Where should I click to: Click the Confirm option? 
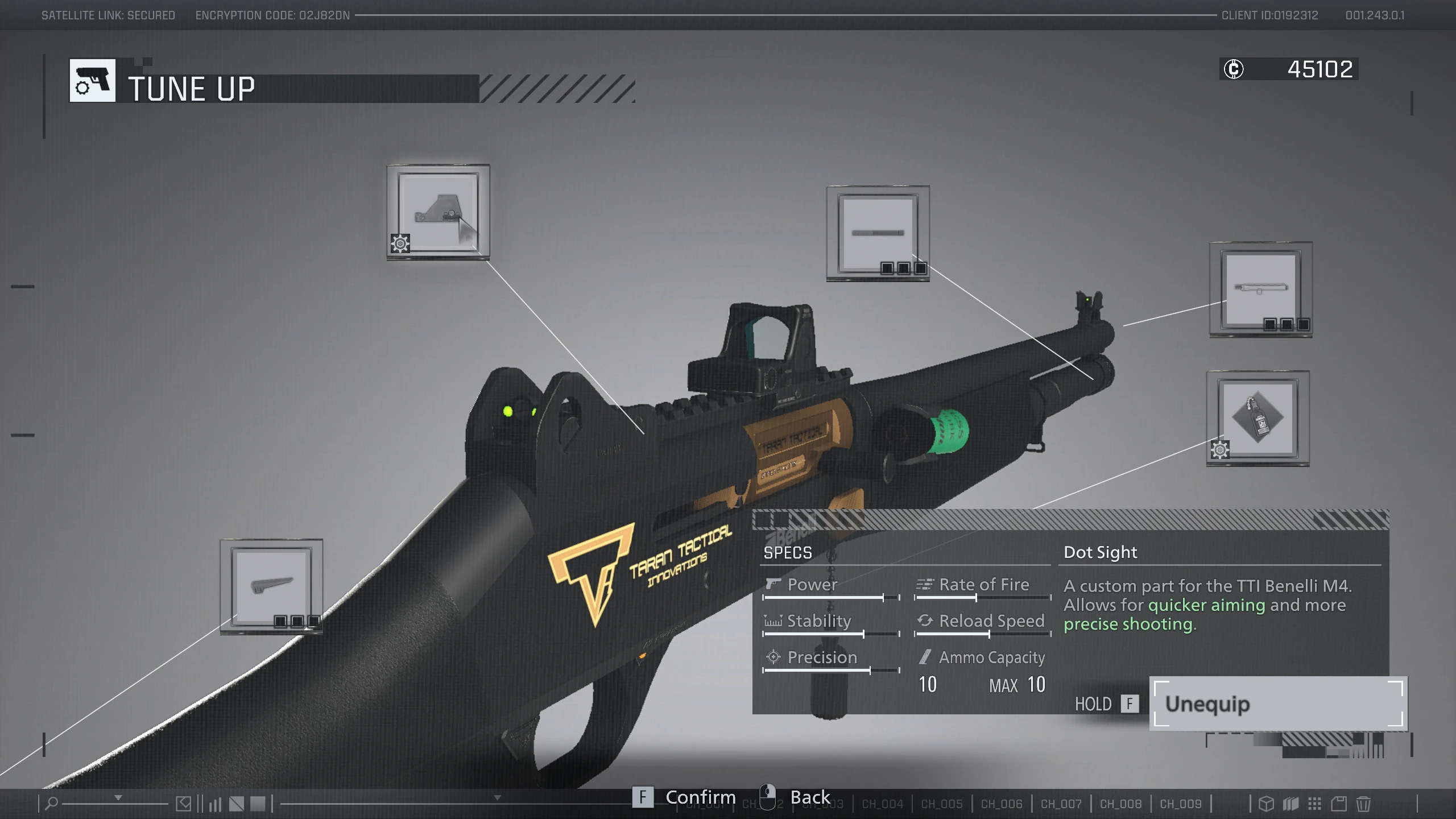(700, 797)
